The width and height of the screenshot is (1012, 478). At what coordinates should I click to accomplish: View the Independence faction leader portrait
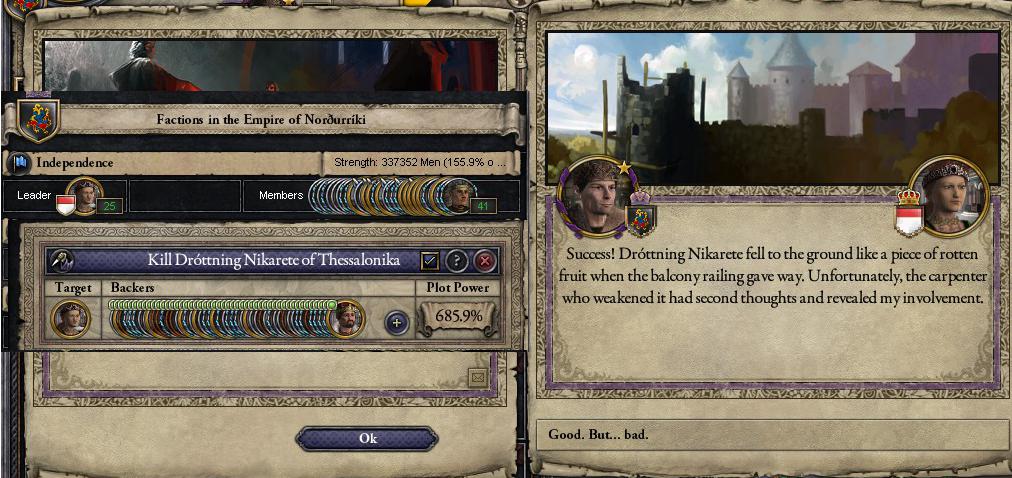coord(83,195)
